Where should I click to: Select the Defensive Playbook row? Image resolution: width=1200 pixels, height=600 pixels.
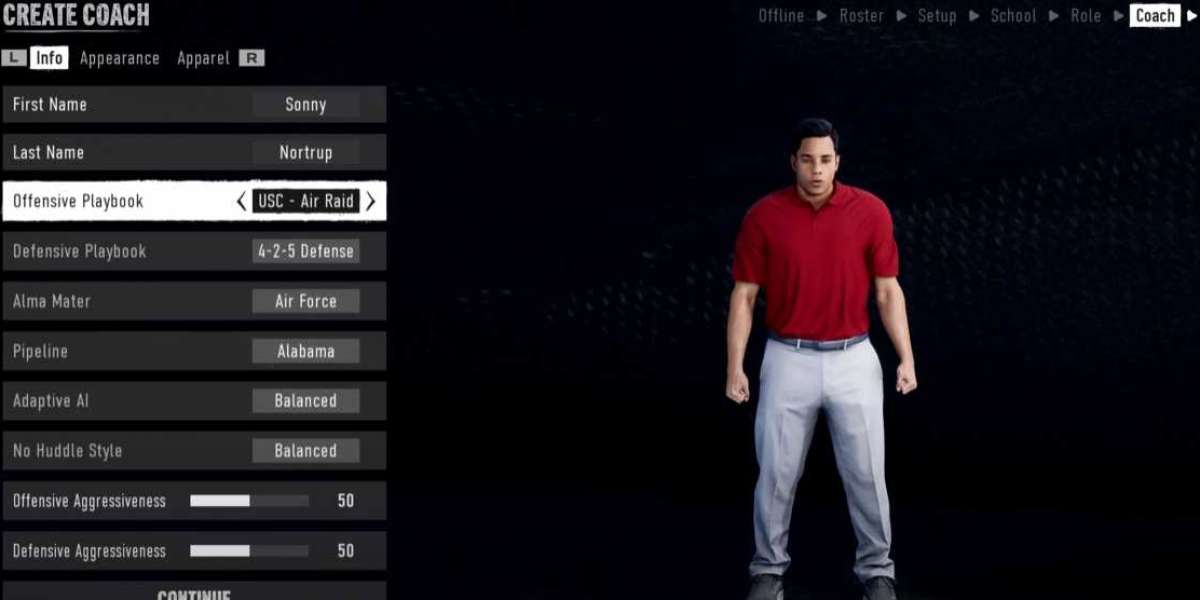(x=194, y=251)
